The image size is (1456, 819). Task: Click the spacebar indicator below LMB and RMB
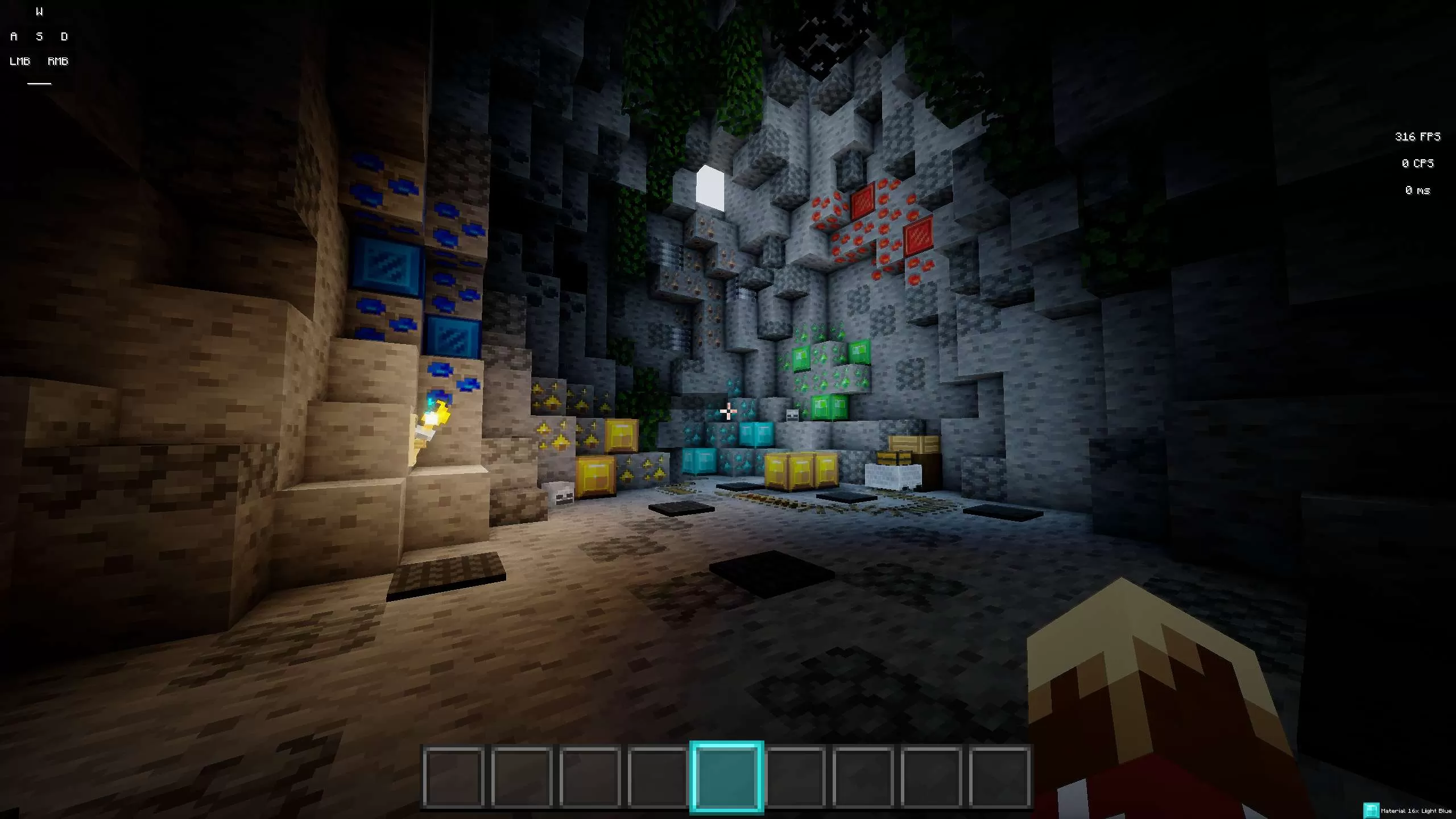tap(38, 83)
